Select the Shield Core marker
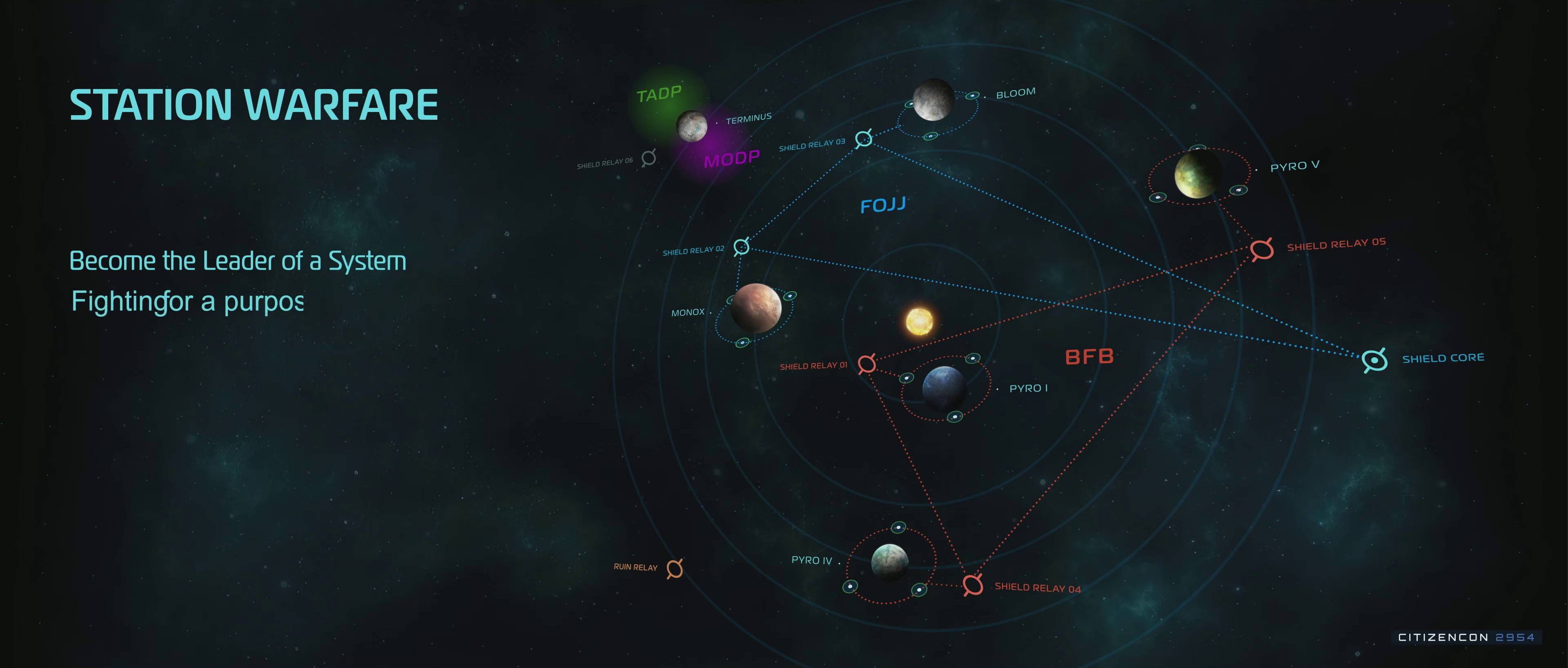 pyautogui.click(x=1374, y=360)
